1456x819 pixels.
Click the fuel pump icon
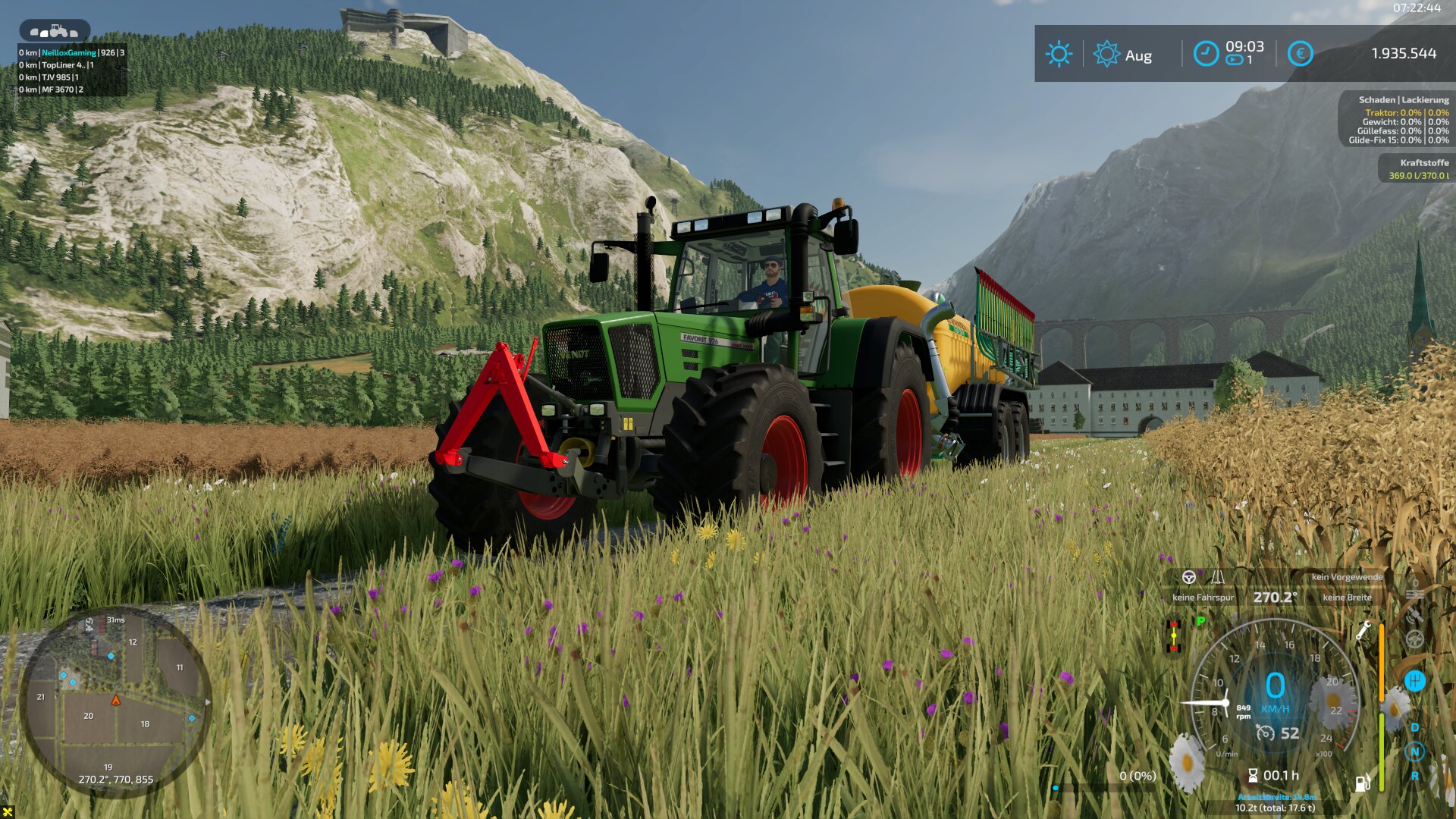(x=1362, y=783)
